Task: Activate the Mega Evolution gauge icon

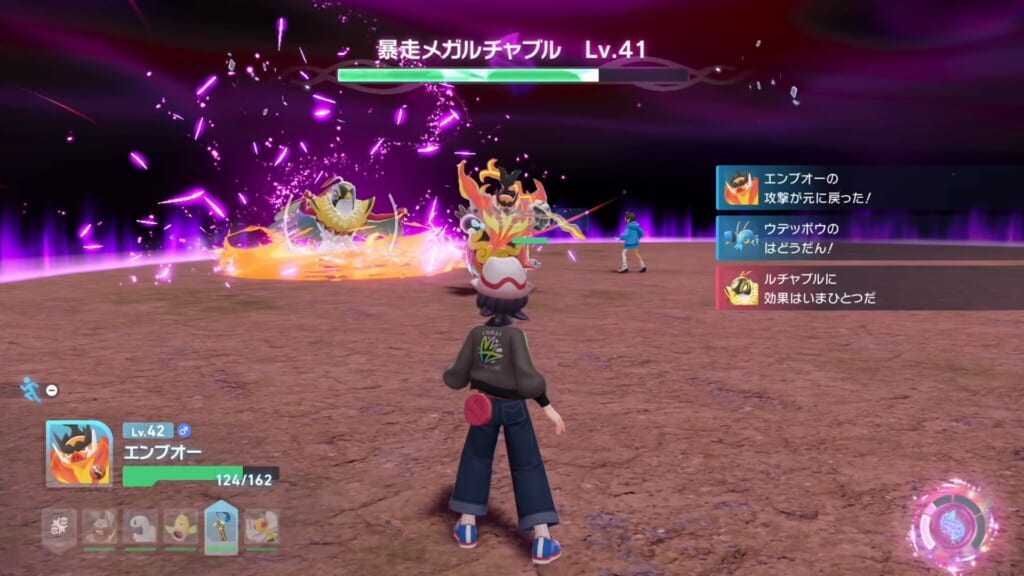Action: tap(951, 526)
